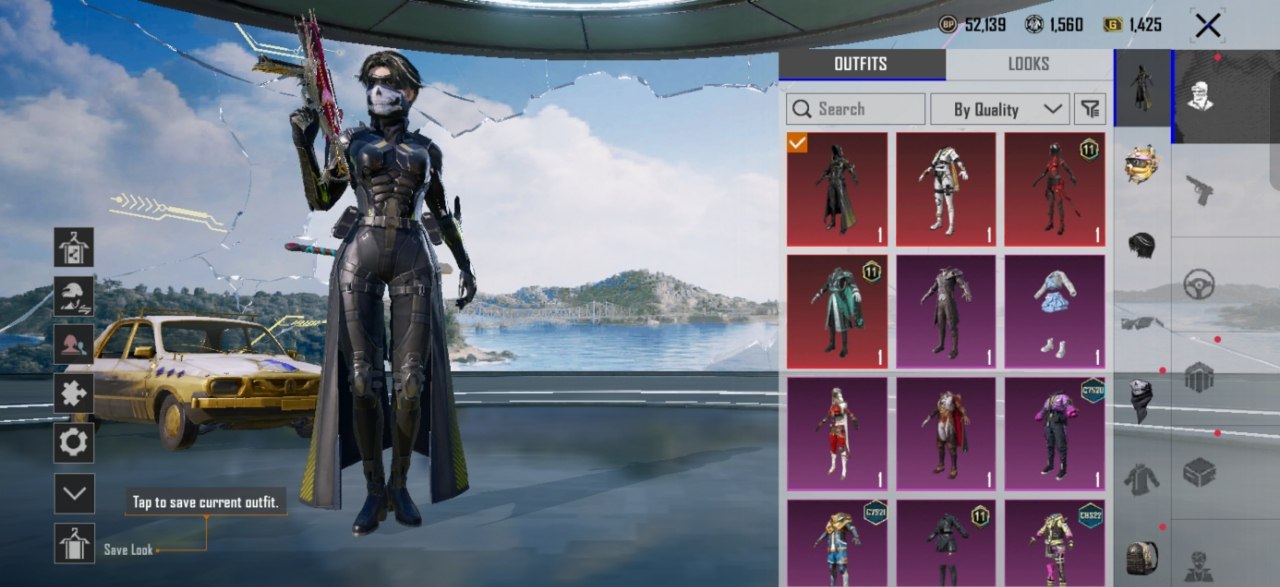Open the steering wheel vehicle category

point(1199,284)
